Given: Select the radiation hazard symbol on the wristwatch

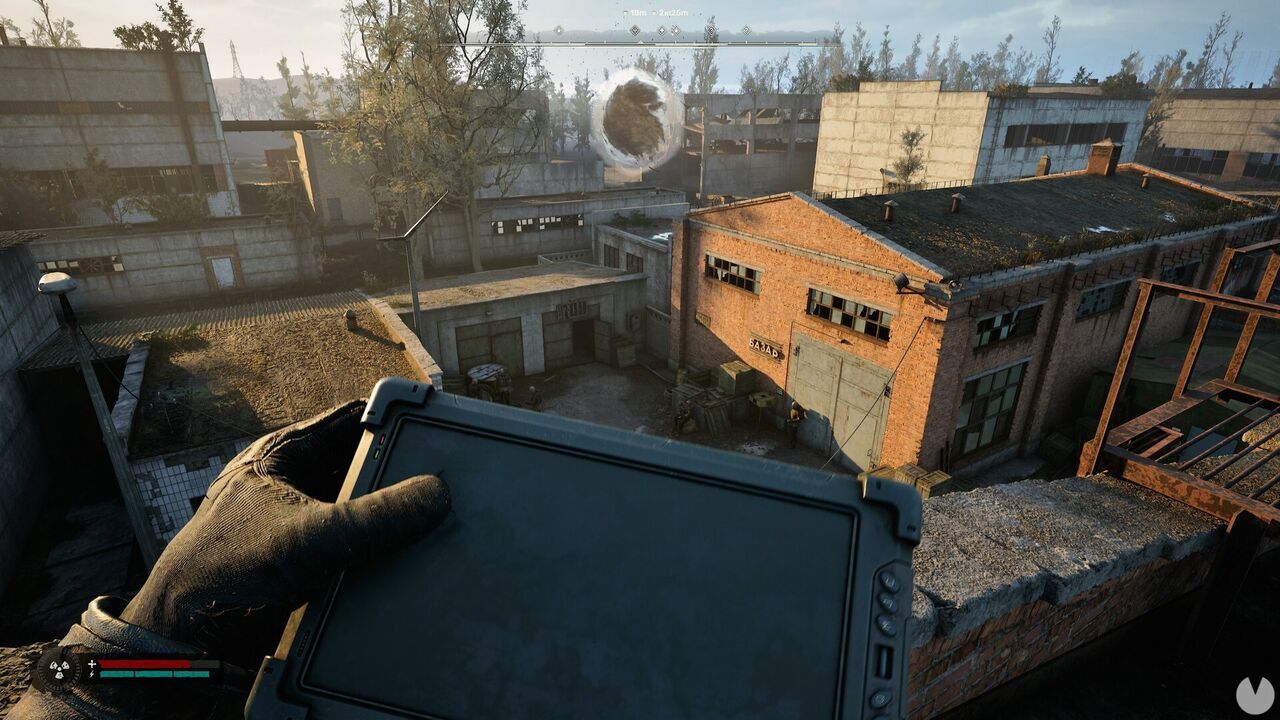Looking at the screenshot, I should [x=58, y=668].
